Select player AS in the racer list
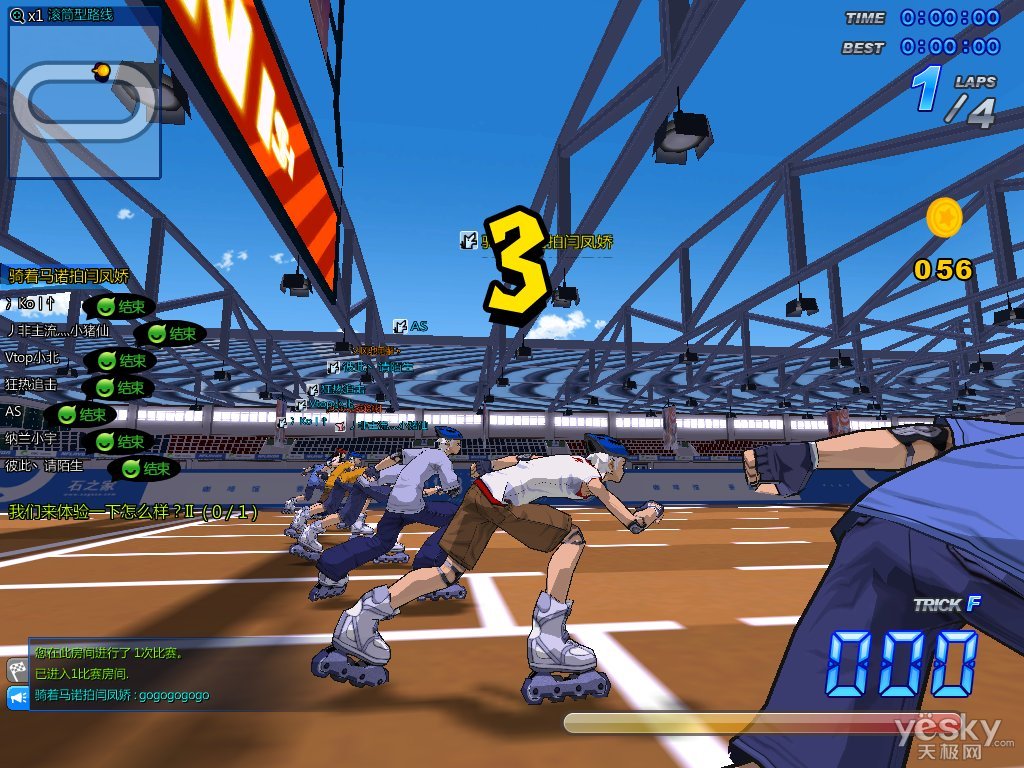 14,411
